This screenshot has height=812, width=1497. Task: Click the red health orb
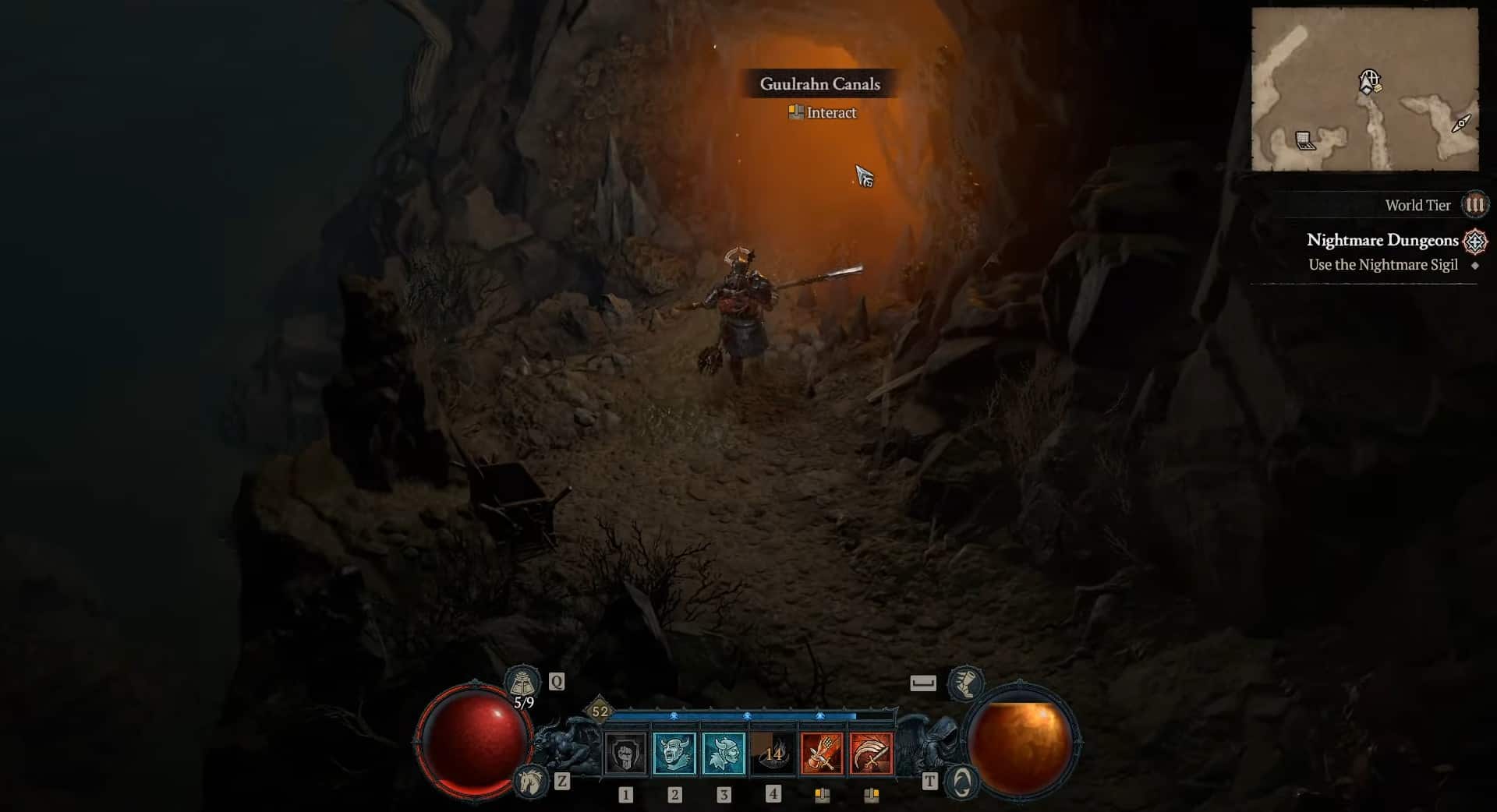point(473,740)
